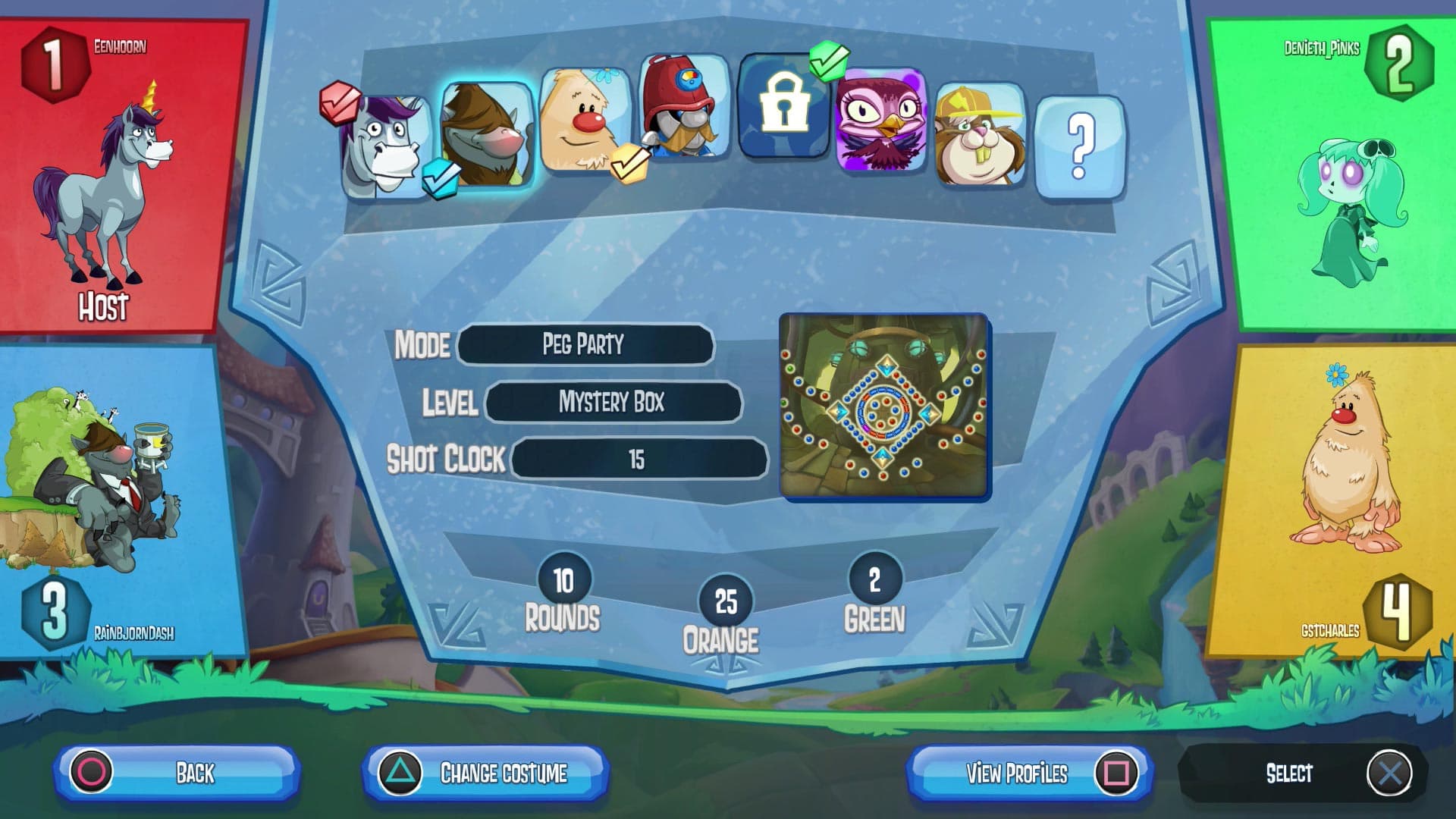This screenshot has height=819, width=1456.
Task: Open the Level selector showing Mystery Box
Action: 613,403
